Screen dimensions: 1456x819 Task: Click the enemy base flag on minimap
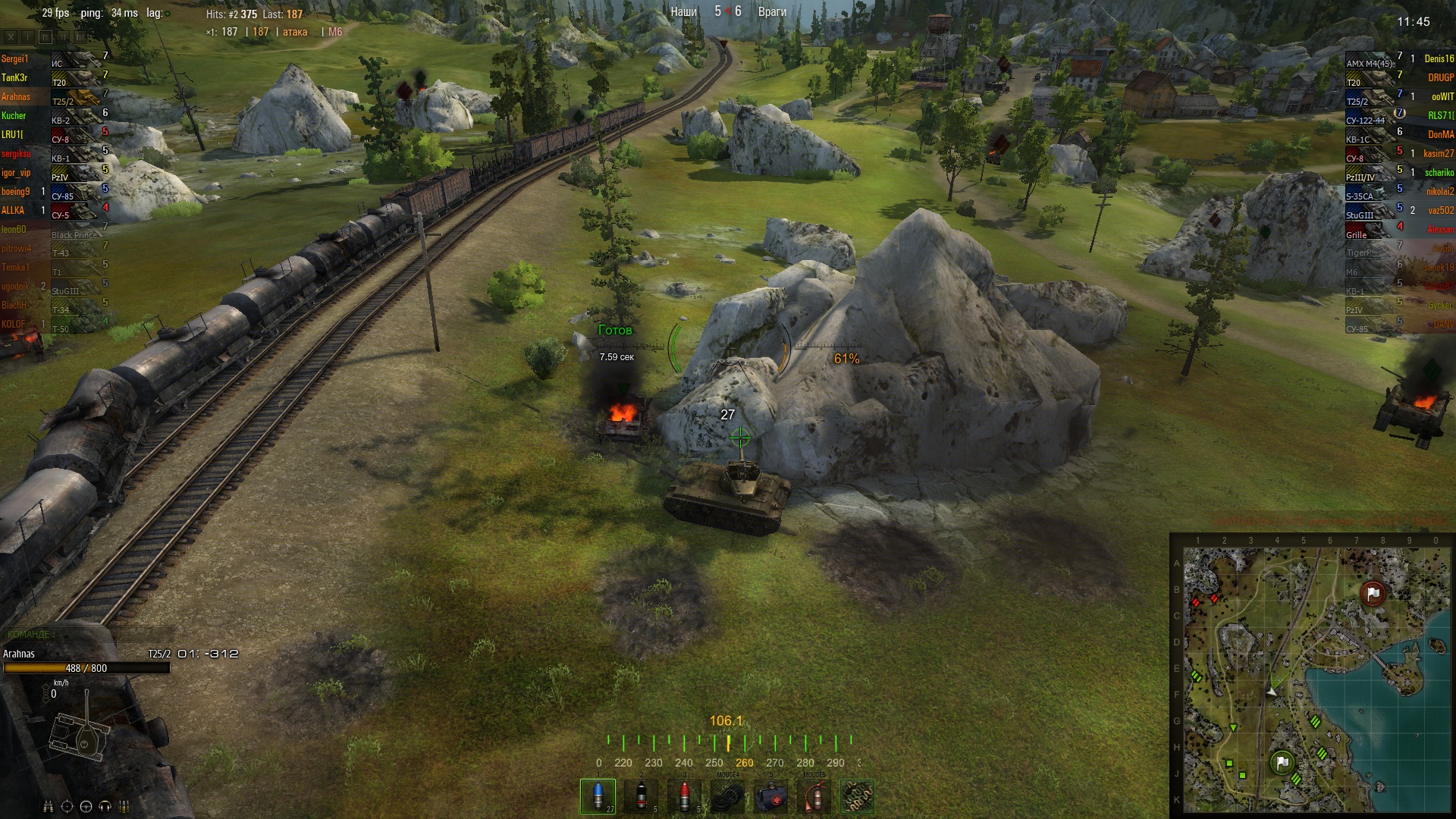pos(1373,593)
